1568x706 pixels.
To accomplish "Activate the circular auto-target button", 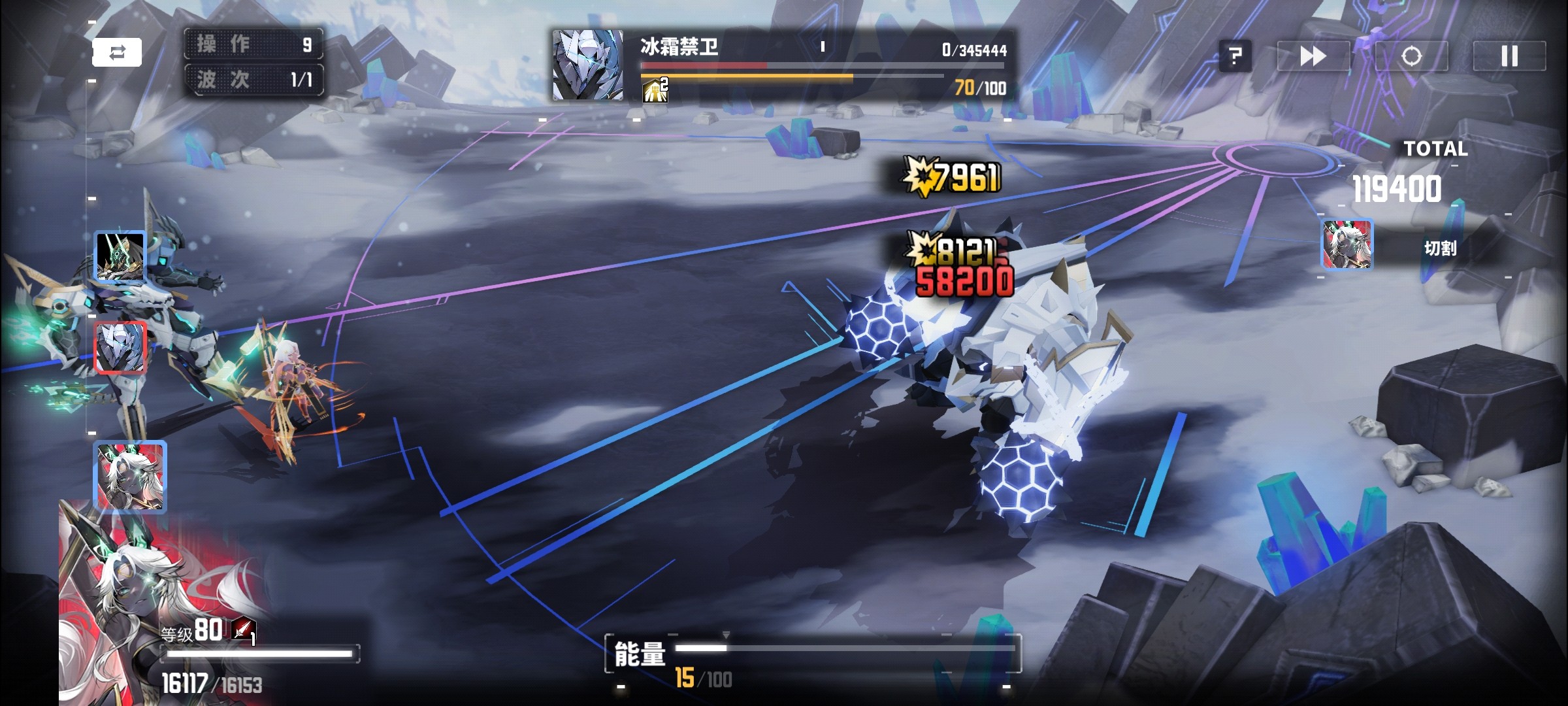I will point(1411,56).
